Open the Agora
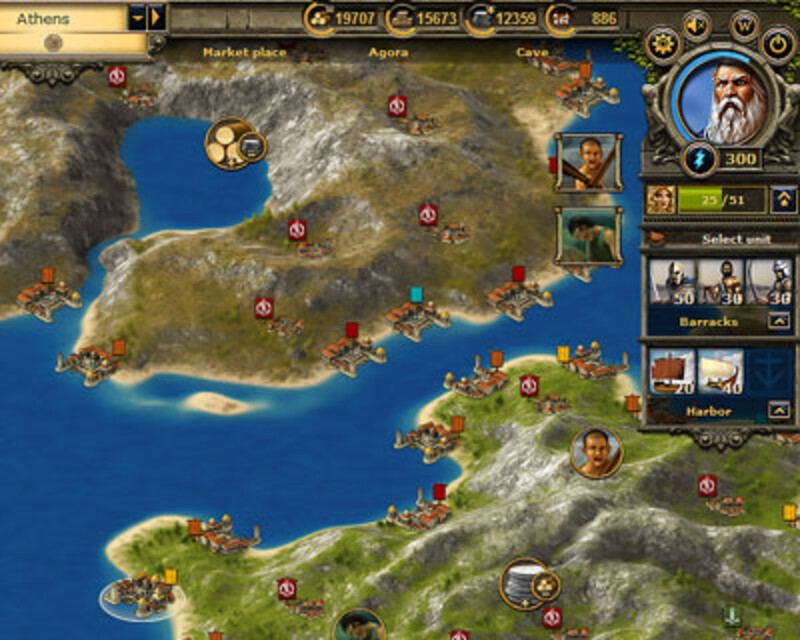This screenshot has height=640, width=800. click(388, 52)
